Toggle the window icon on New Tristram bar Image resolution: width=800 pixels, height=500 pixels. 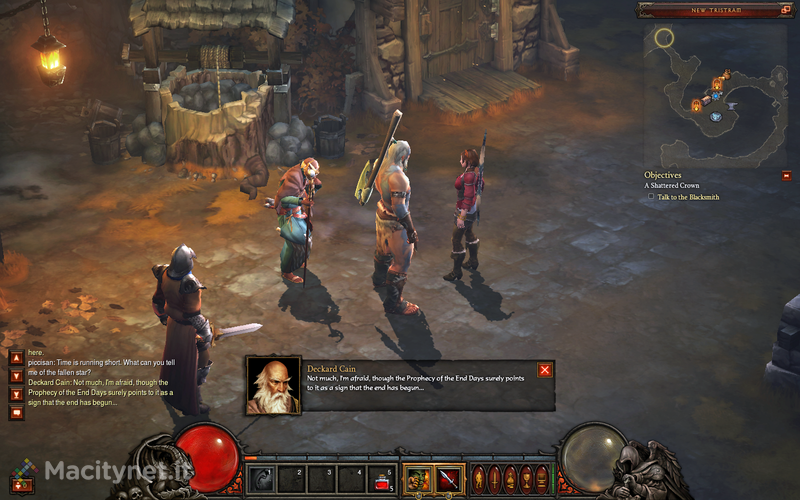[788, 11]
